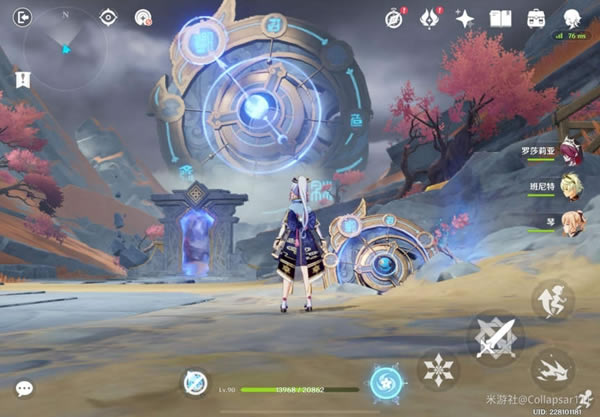Screen dimensions: 600x417
Task: Open the four-point star wish icon
Action: 464,18
